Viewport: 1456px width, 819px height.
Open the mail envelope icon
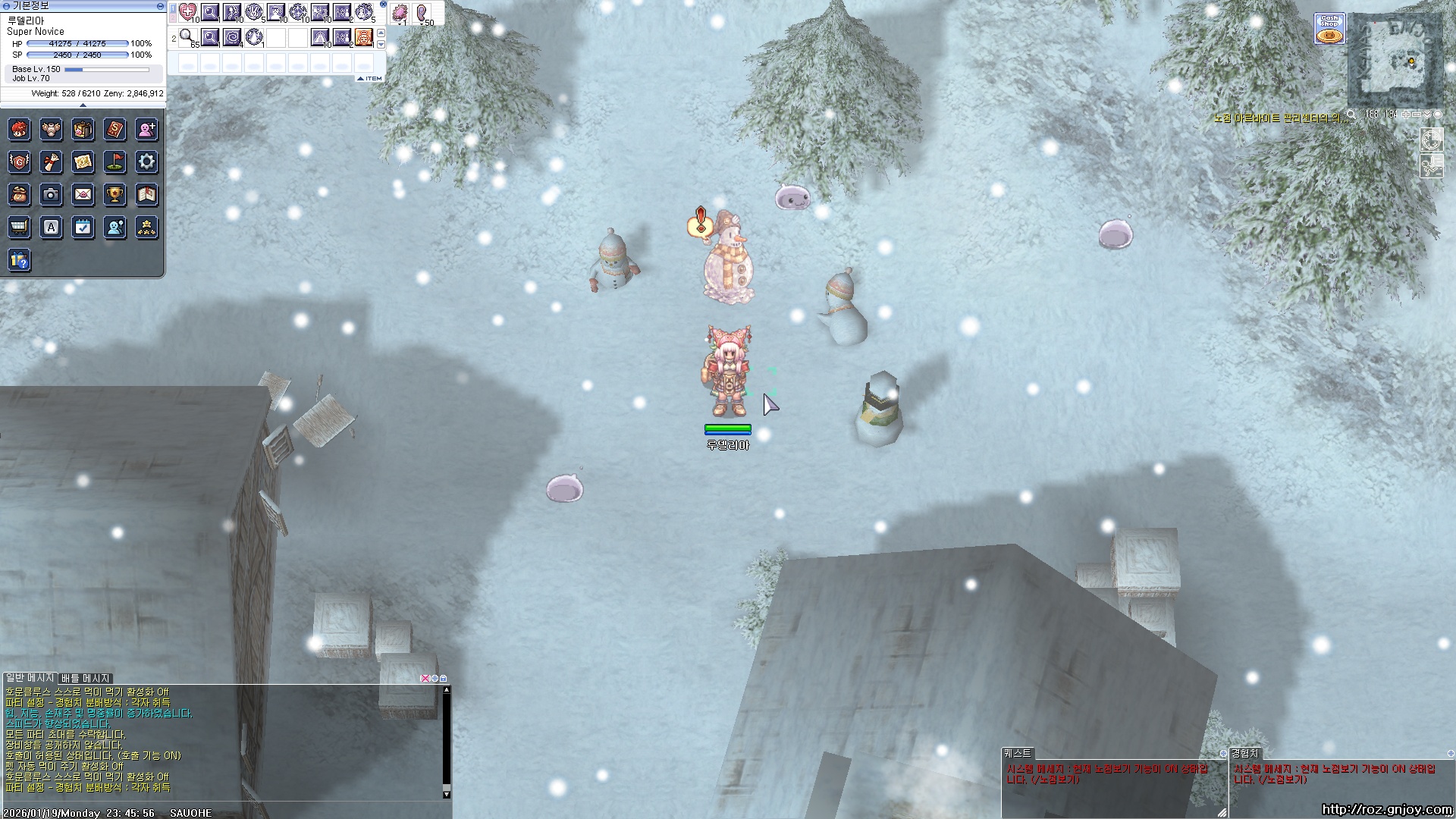point(83,195)
